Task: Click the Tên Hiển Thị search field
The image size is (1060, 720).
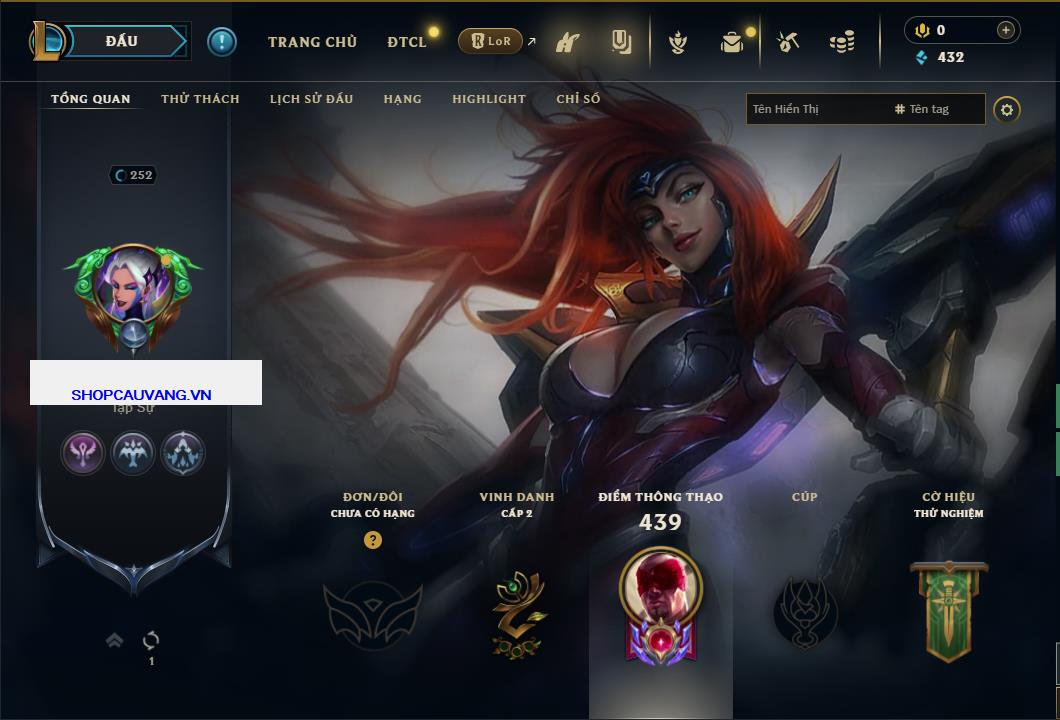Action: click(x=815, y=109)
